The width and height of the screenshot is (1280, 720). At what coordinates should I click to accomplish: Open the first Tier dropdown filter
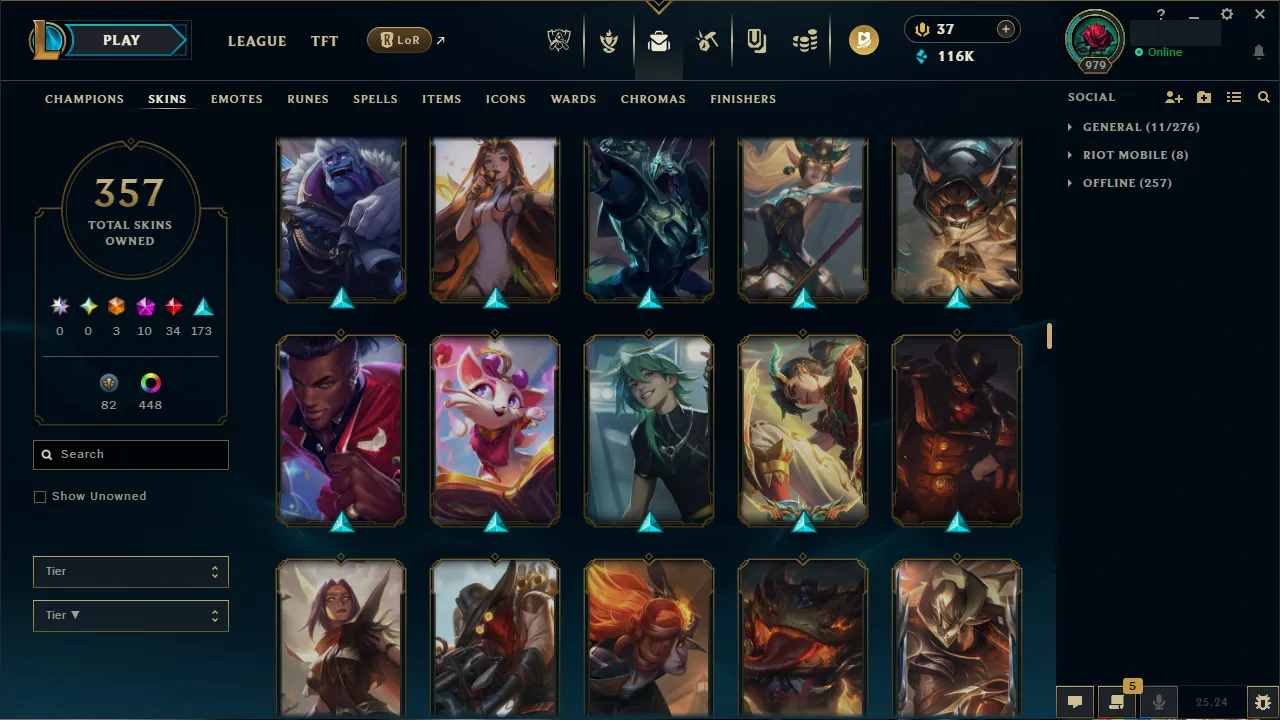click(130, 571)
